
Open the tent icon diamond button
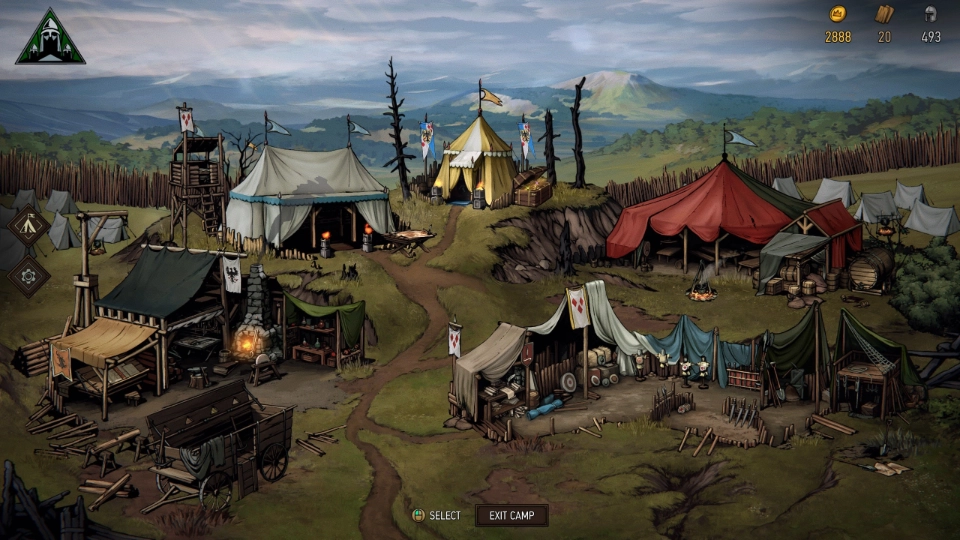coord(28,225)
